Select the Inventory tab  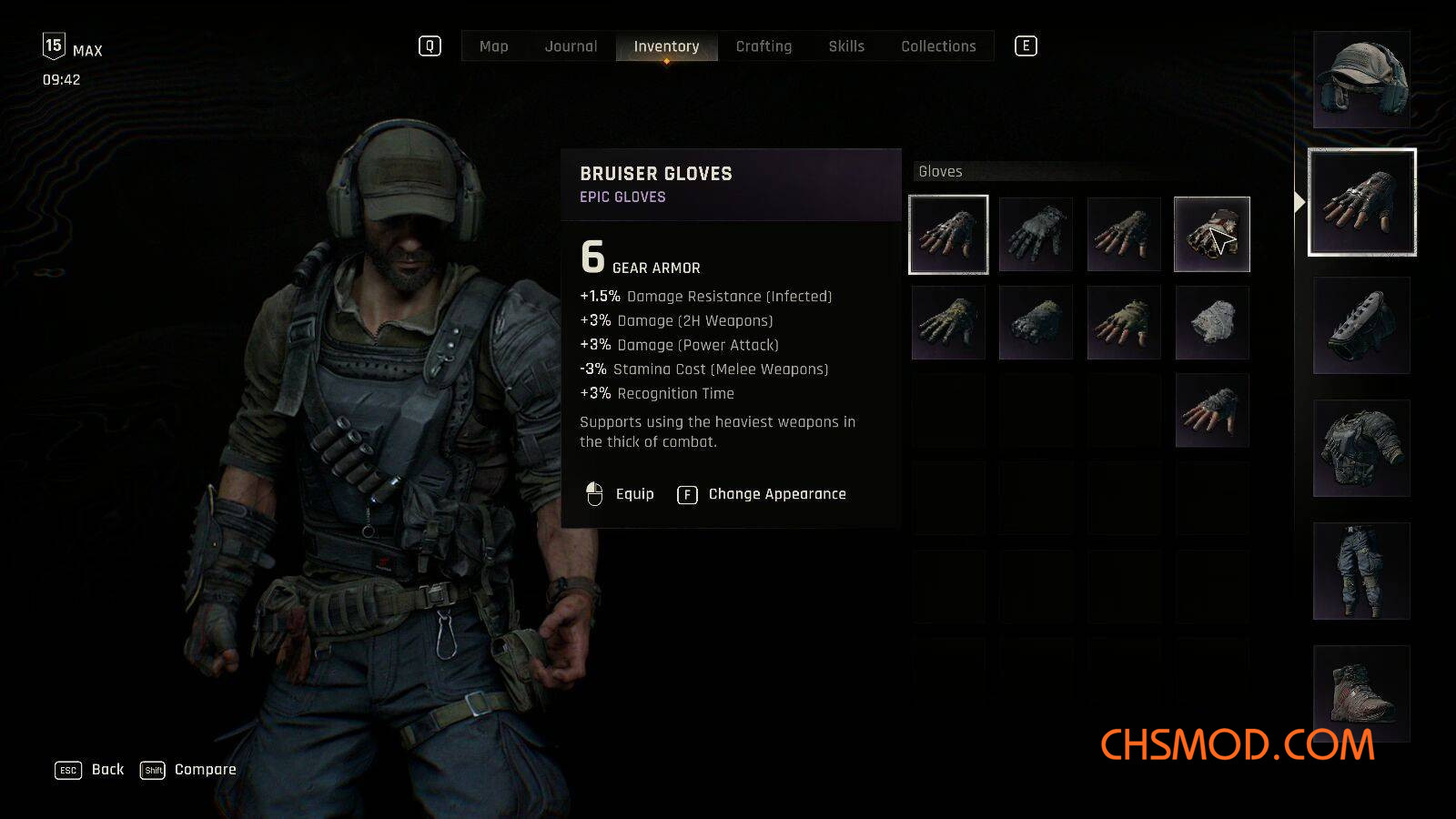coord(666,46)
